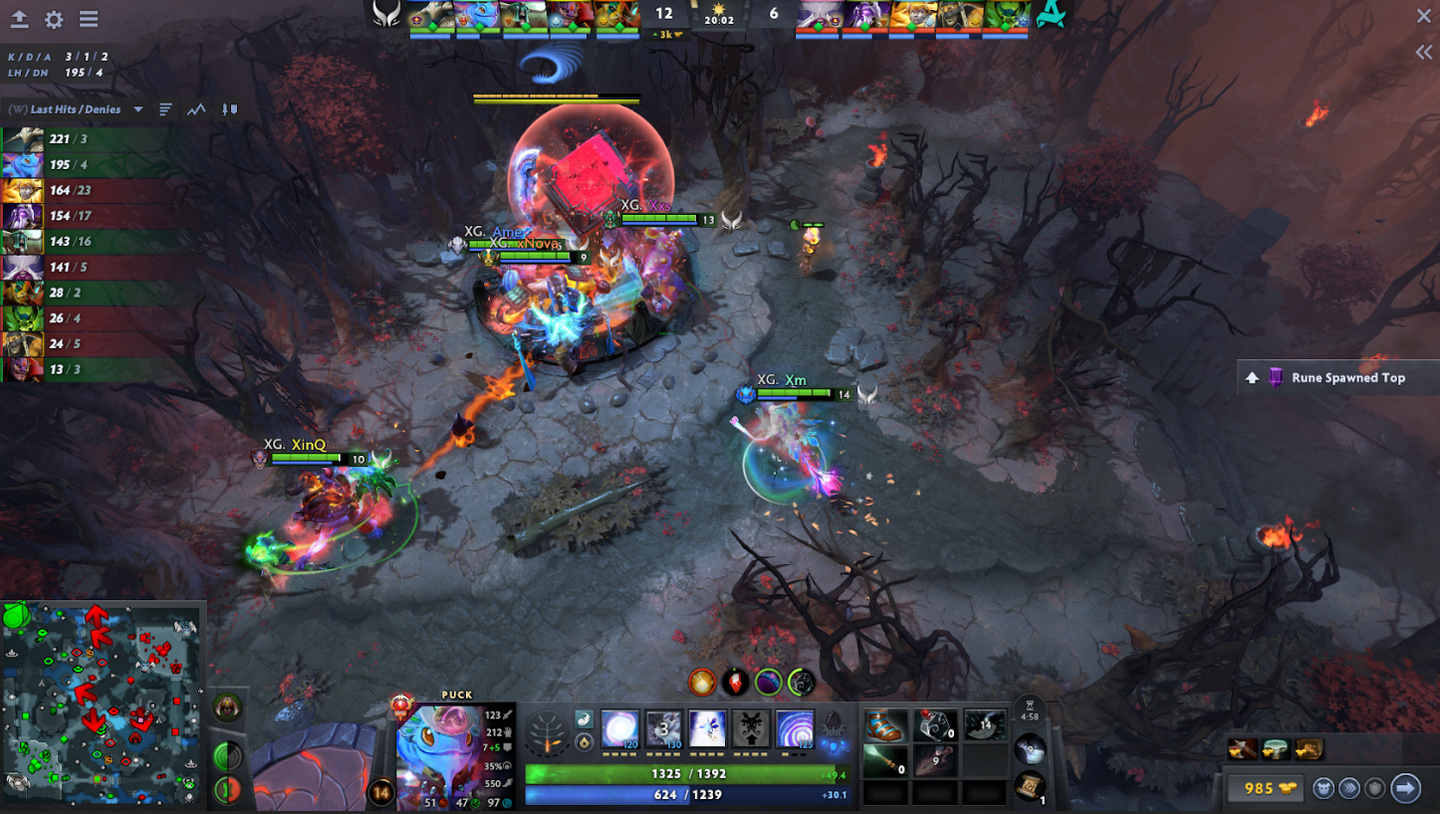Select the mushroom quick-buy item
The image size is (1440, 814).
point(1275,749)
